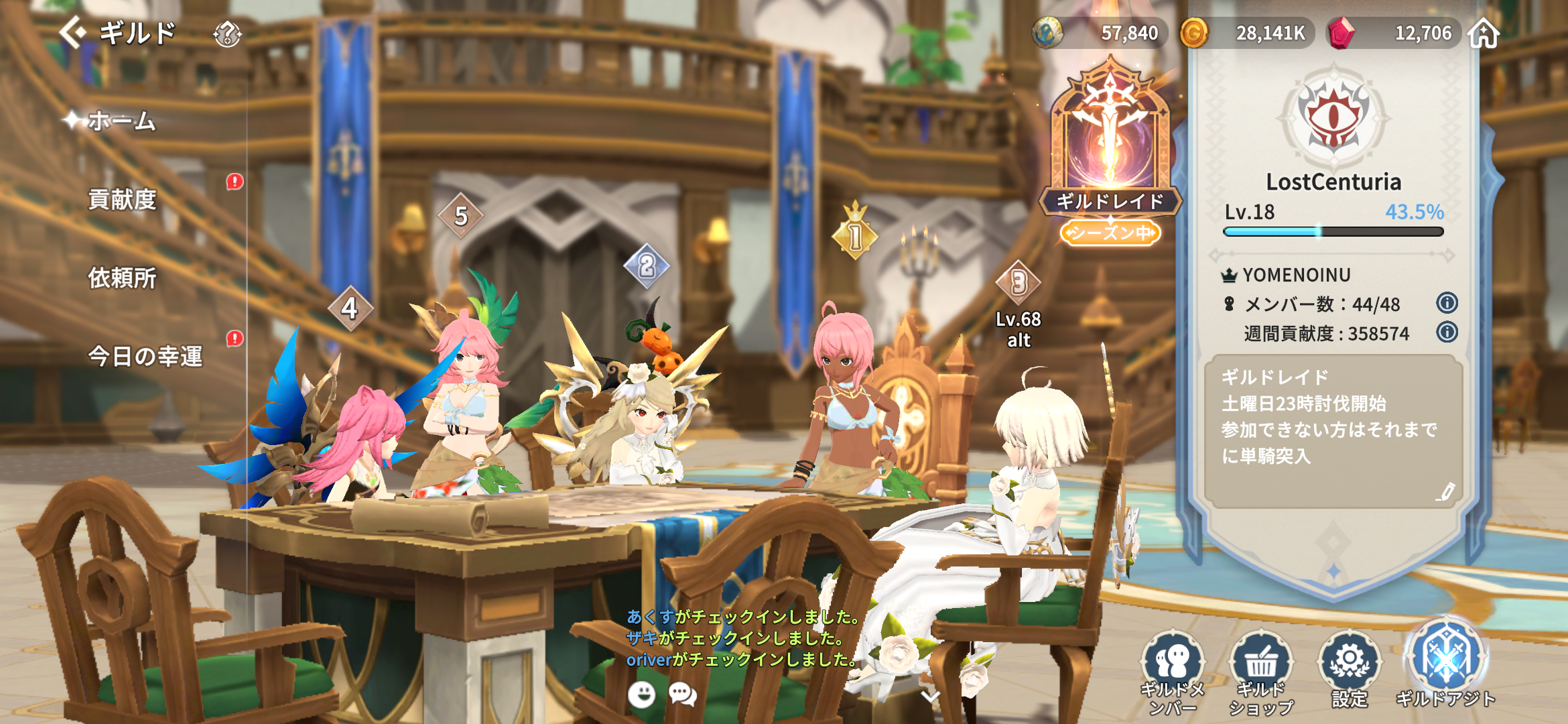Go back using the arrow beside ギルド

pyautogui.click(x=72, y=32)
